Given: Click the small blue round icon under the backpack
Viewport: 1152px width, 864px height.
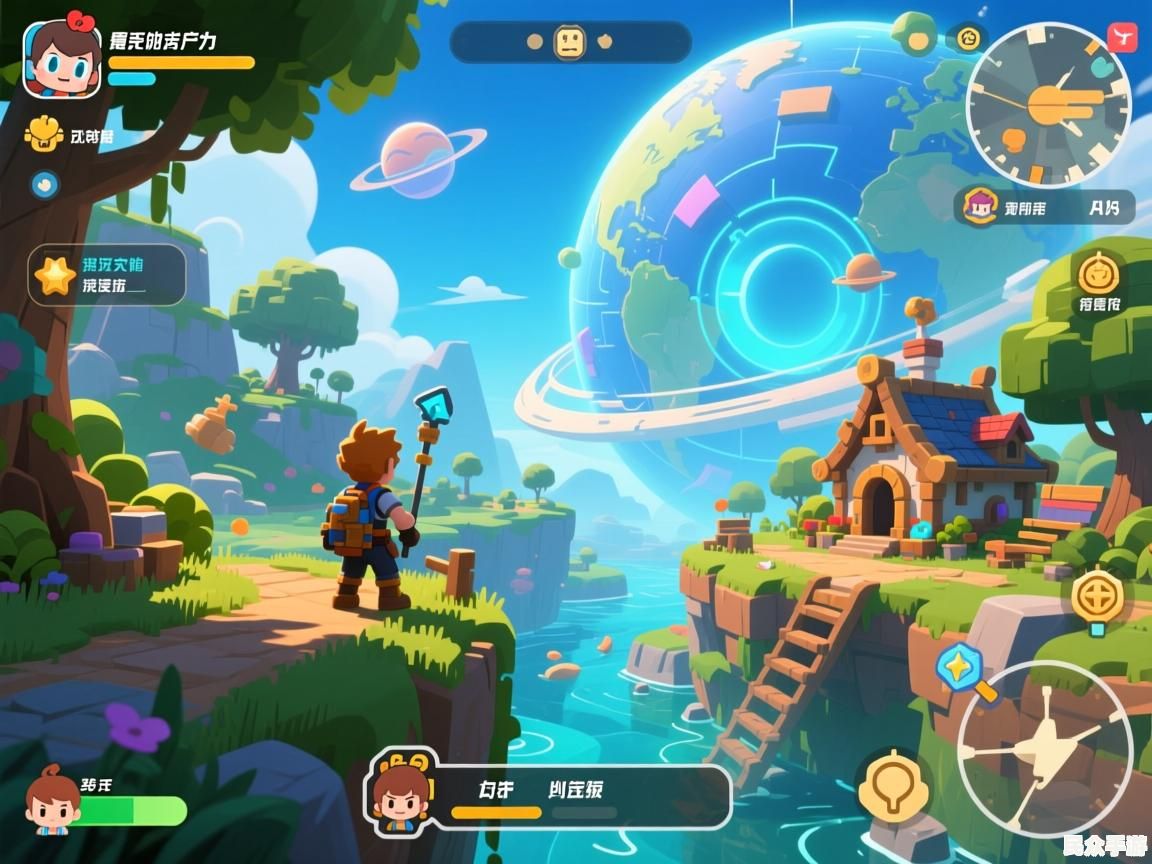Looking at the screenshot, I should [44, 184].
